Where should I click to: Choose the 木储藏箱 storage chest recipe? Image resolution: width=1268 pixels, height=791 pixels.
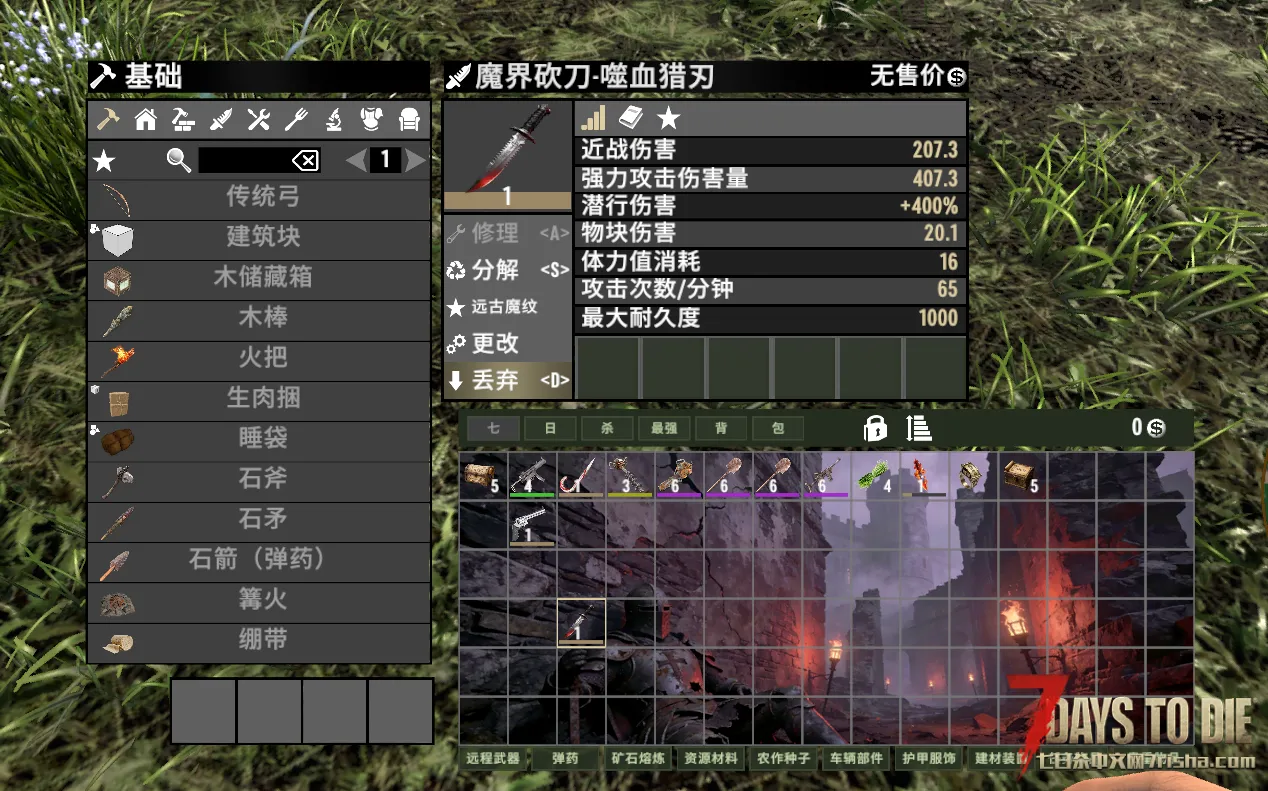pyautogui.click(x=260, y=278)
